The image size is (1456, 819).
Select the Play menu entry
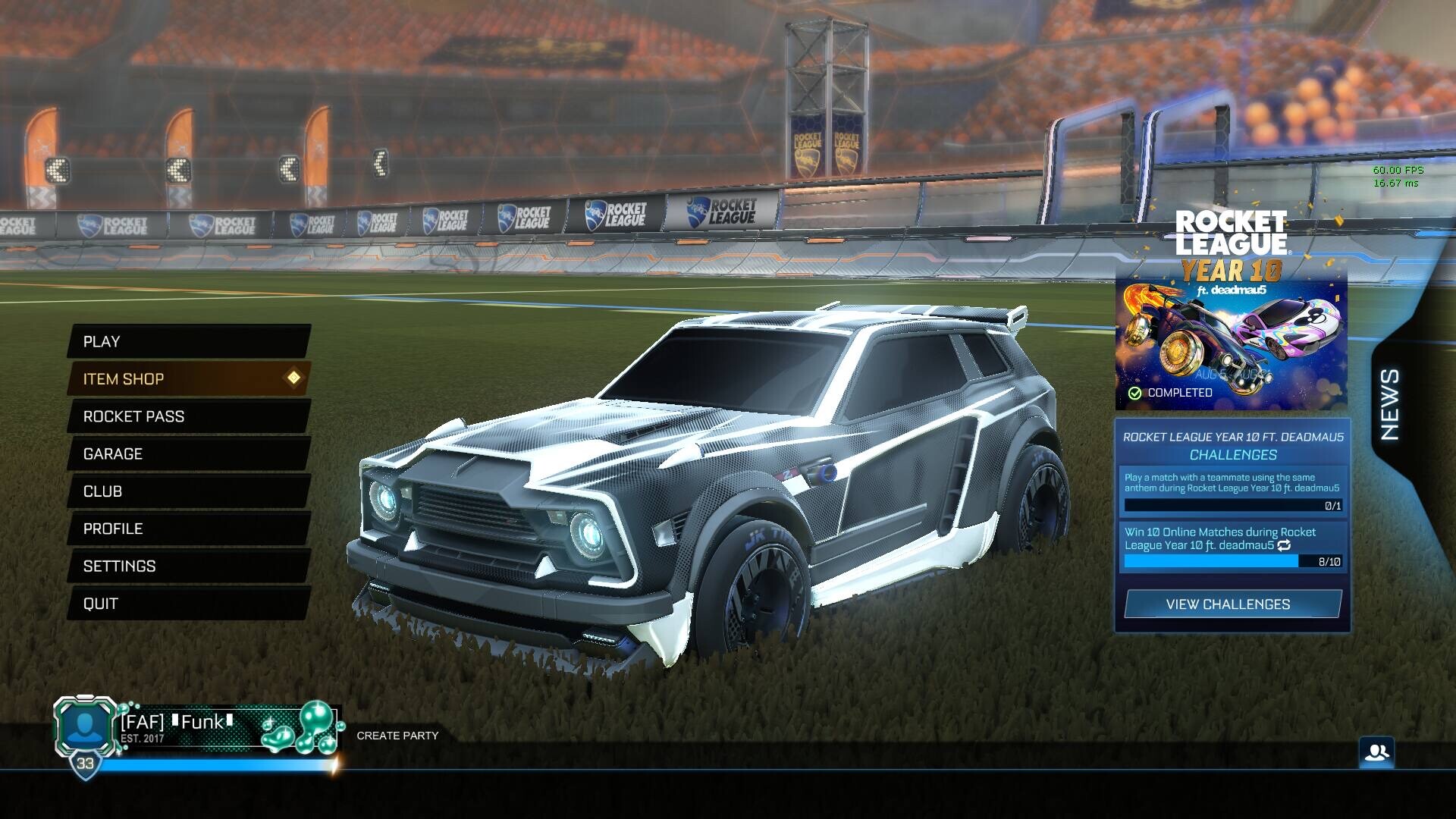pos(188,341)
